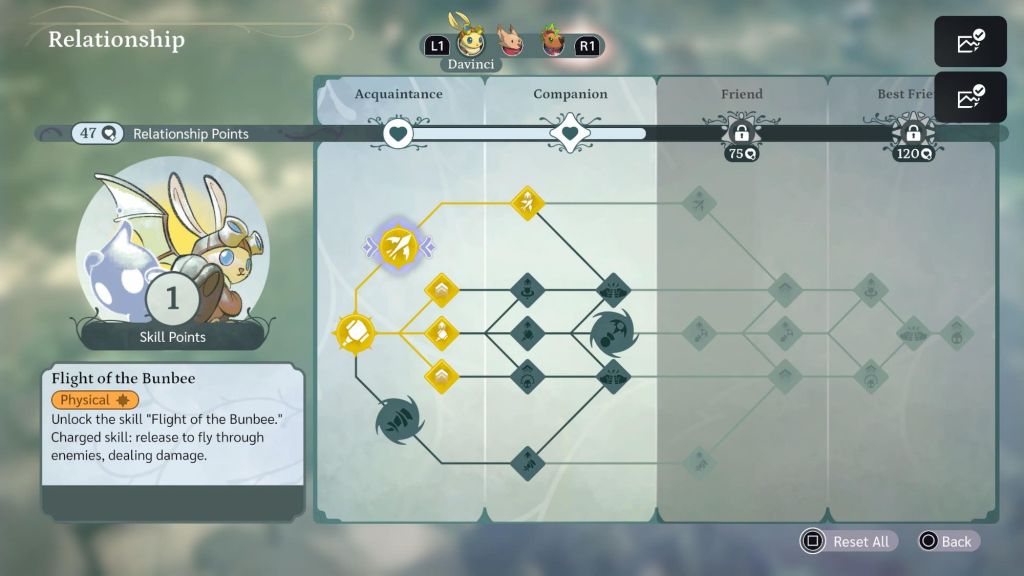Viewport: 1024px width, 576px height.
Task: Click the Acquaintance heart milestone marker
Action: 398,133
